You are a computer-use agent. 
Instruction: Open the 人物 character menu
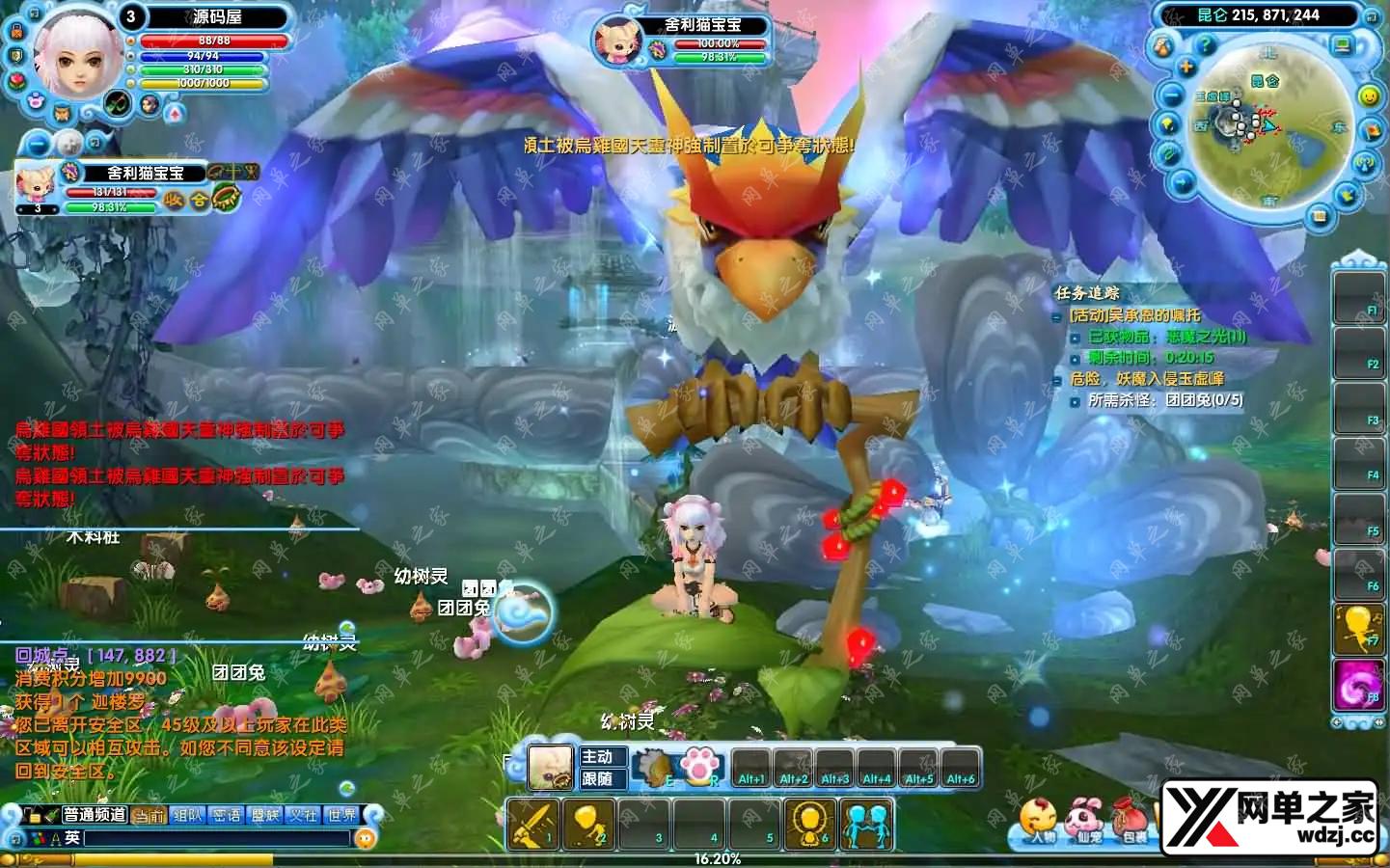click(x=1040, y=820)
